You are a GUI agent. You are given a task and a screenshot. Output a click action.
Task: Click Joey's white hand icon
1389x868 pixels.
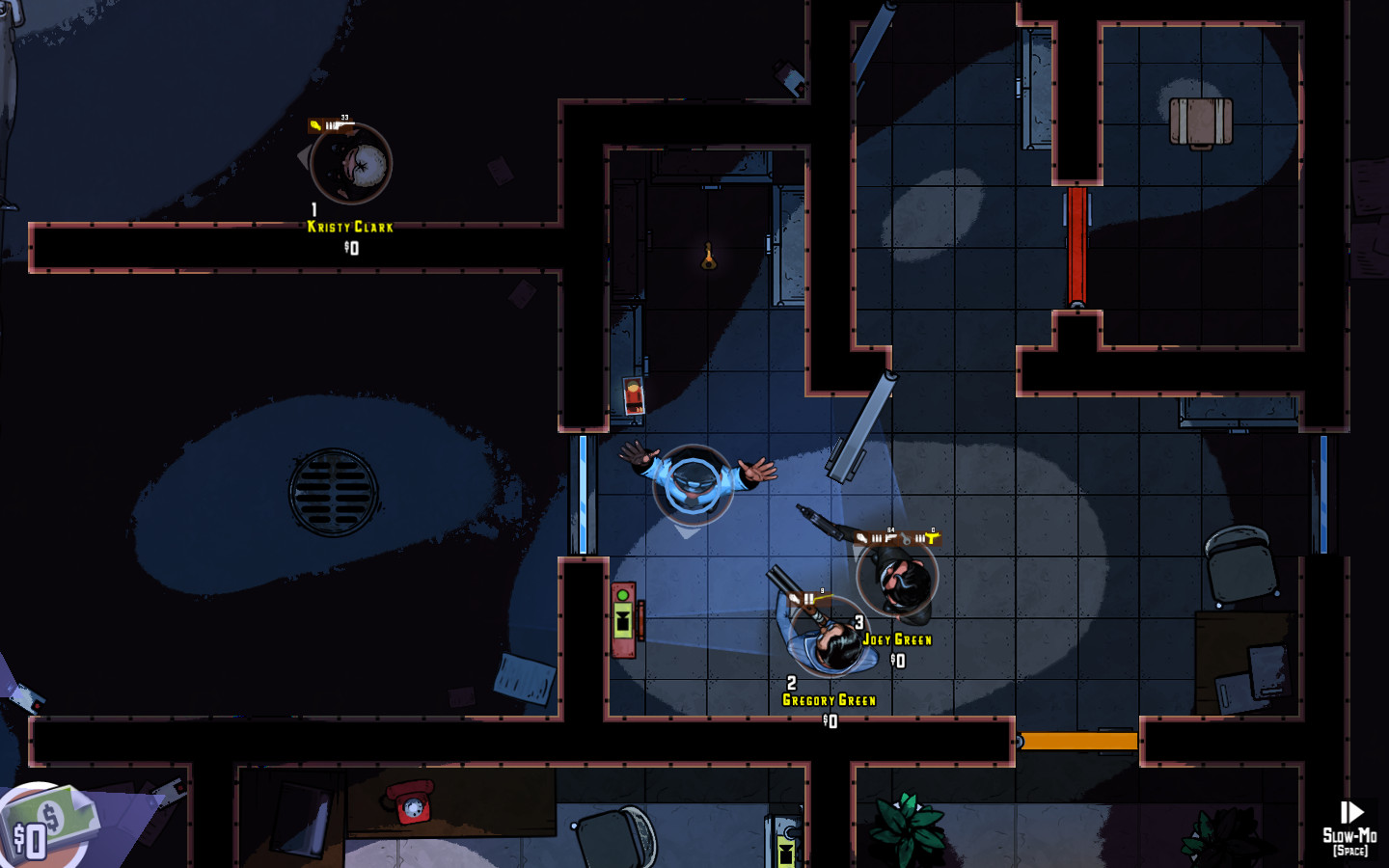click(x=861, y=537)
